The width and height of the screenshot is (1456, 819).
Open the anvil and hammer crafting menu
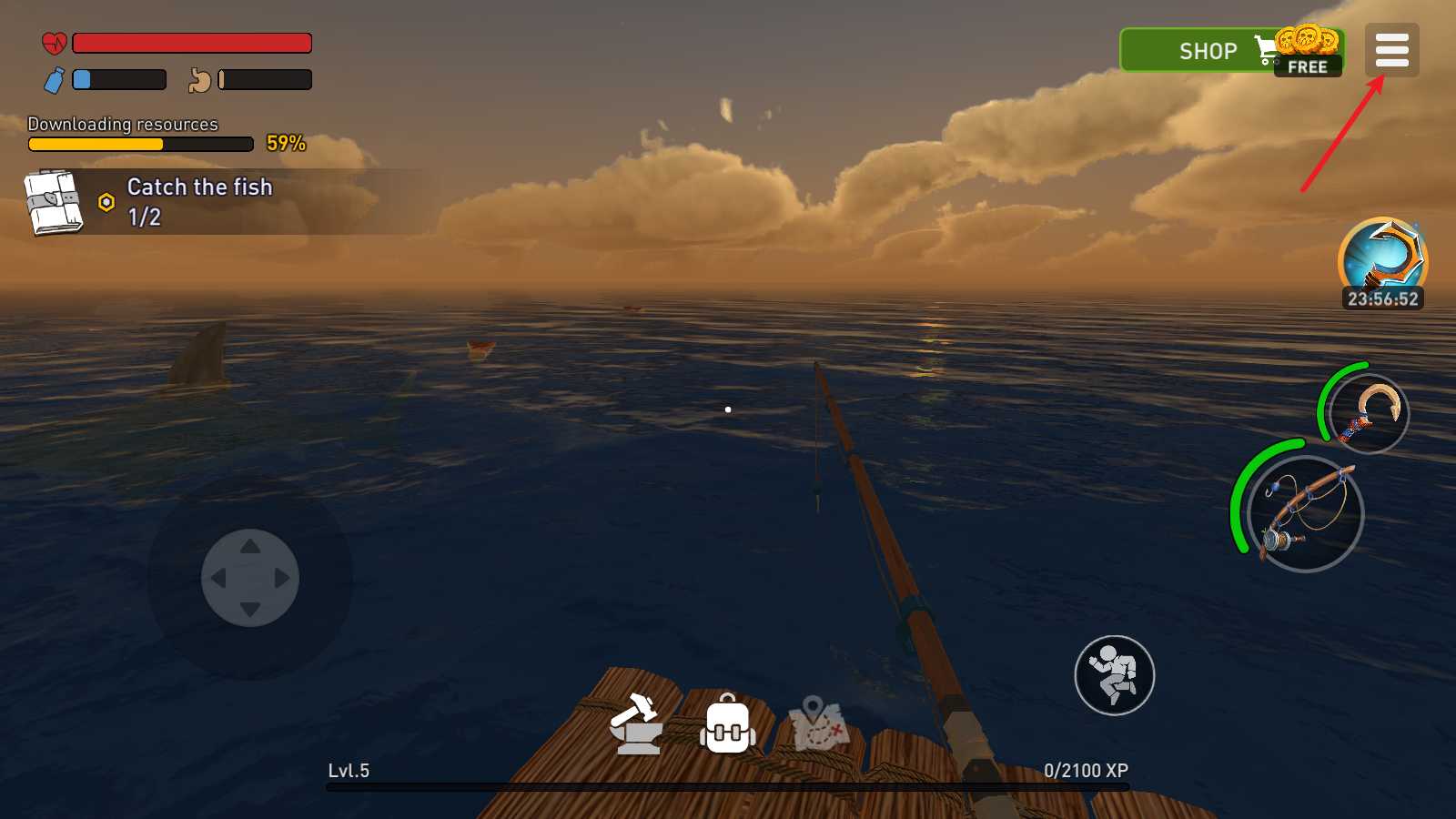(x=636, y=724)
